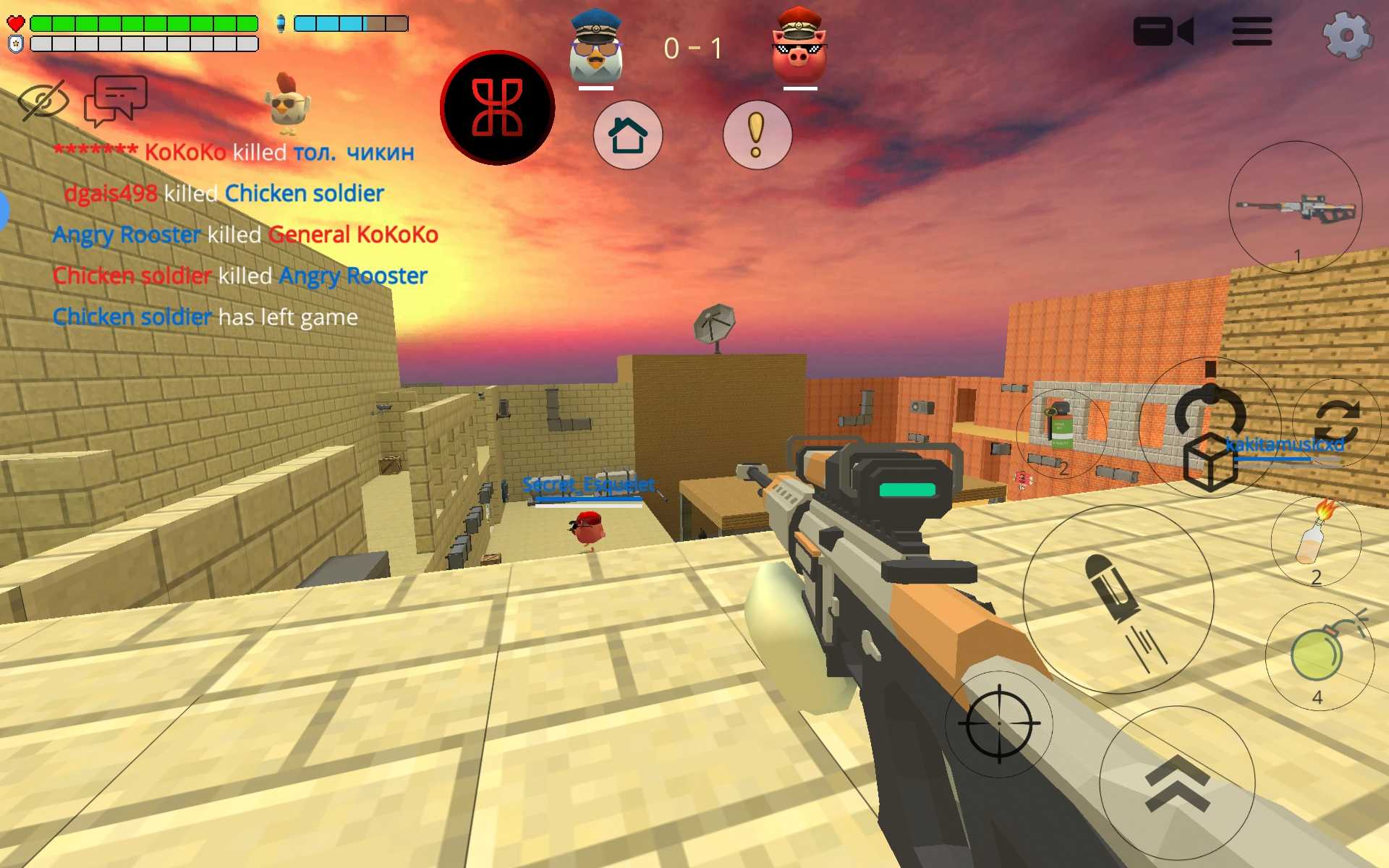The width and height of the screenshot is (1389, 868).
Task: Aim with the crosshair scope button
Action: pyautogui.click(x=999, y=723)
